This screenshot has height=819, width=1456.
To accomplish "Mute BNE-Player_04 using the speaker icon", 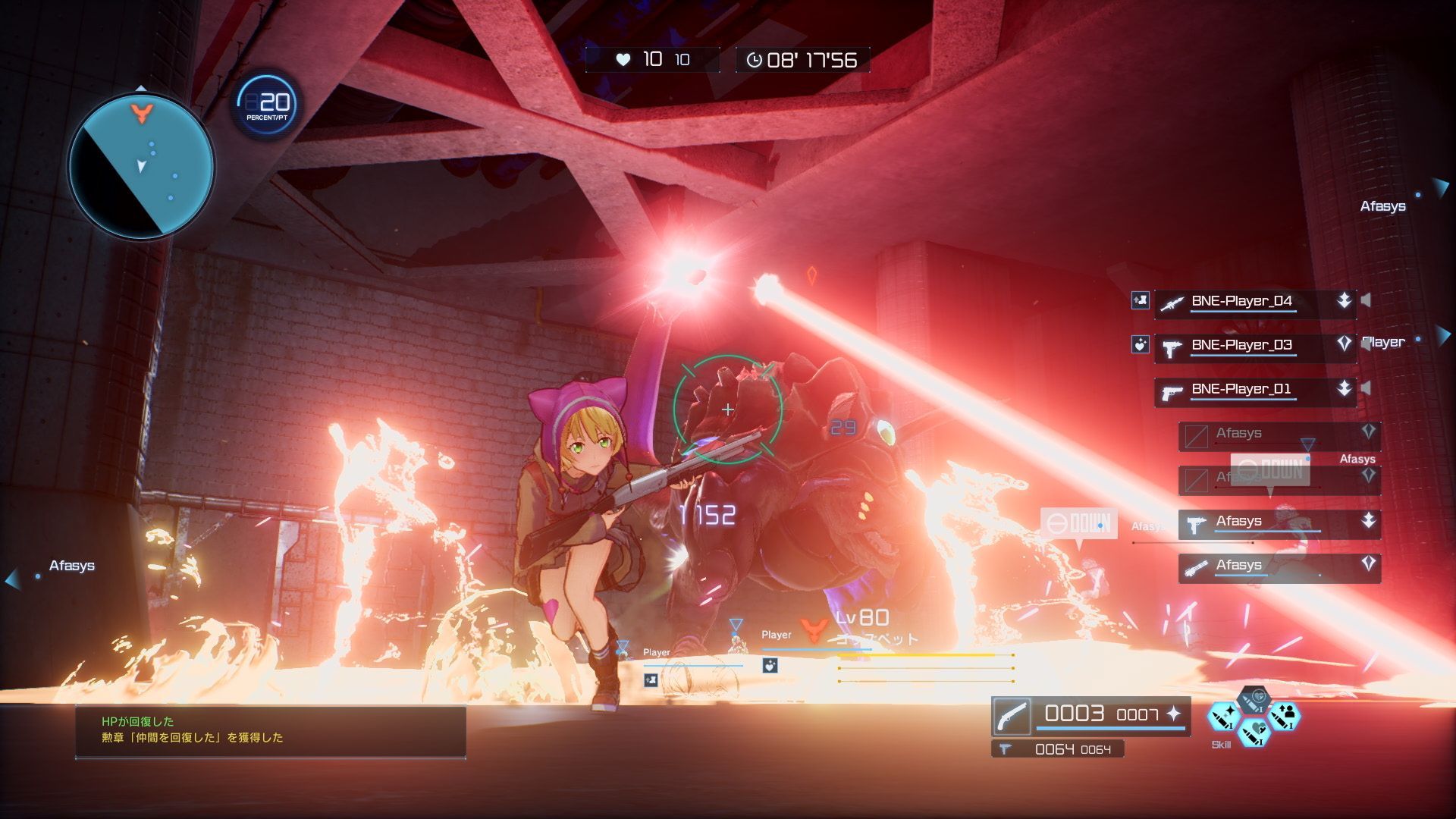I will point(1365,300).
